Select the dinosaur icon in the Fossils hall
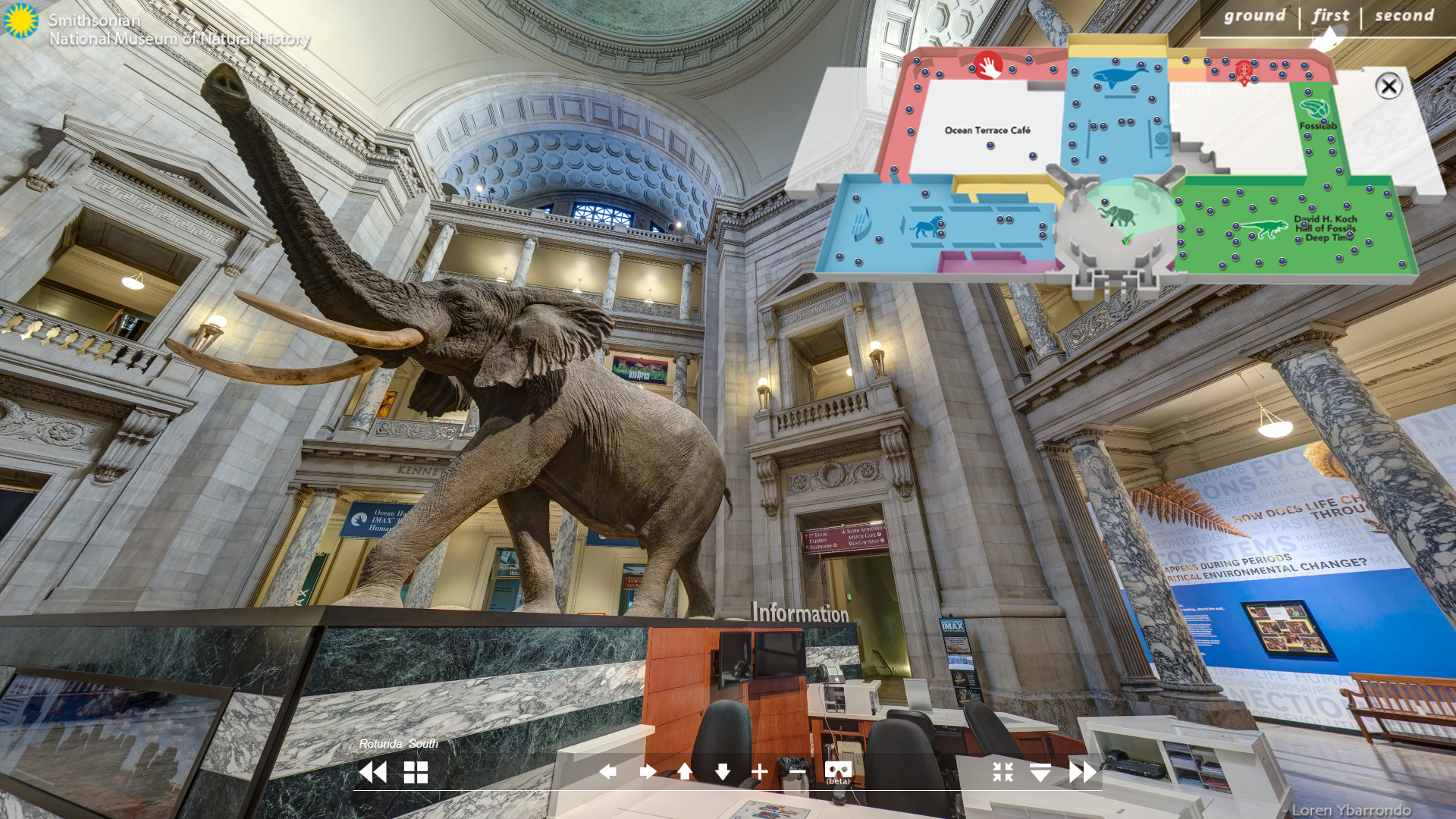 [x=1262, y=228]
